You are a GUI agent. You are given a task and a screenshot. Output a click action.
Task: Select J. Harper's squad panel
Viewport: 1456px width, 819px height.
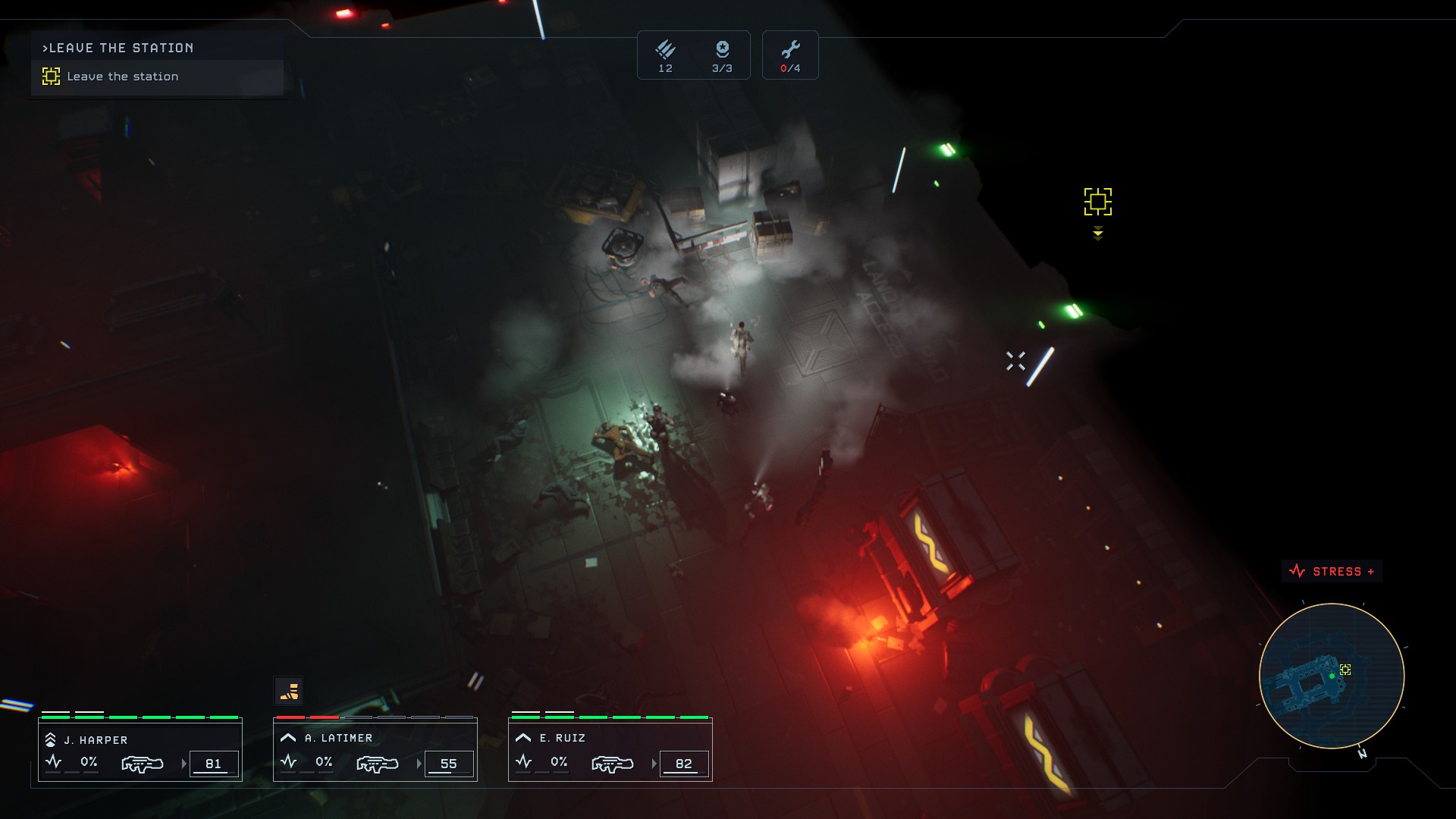pyautogui.click(x=140, y=751)
